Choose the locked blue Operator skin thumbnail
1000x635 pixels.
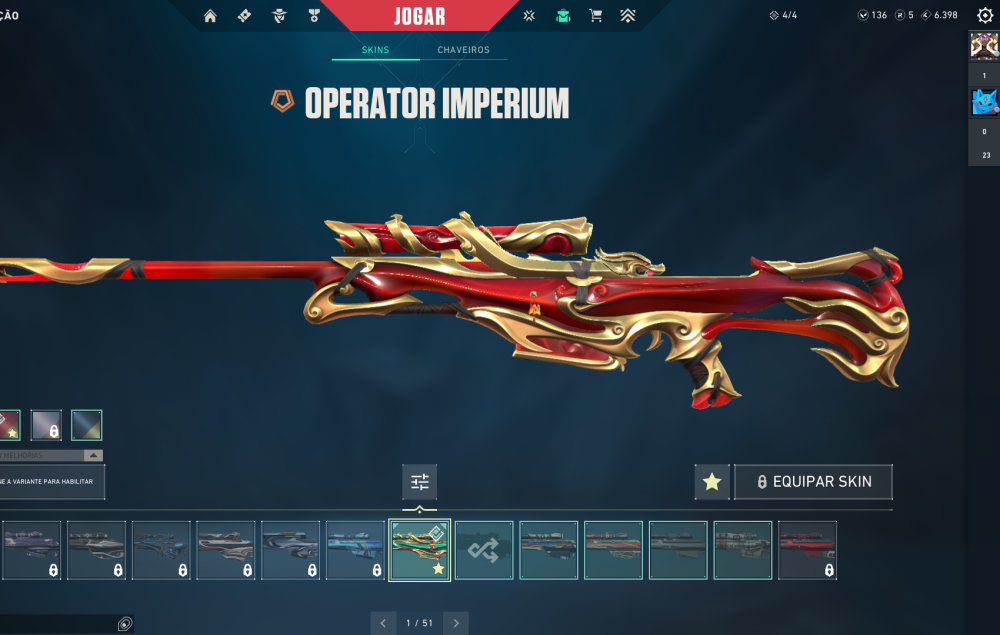point(355,550)
